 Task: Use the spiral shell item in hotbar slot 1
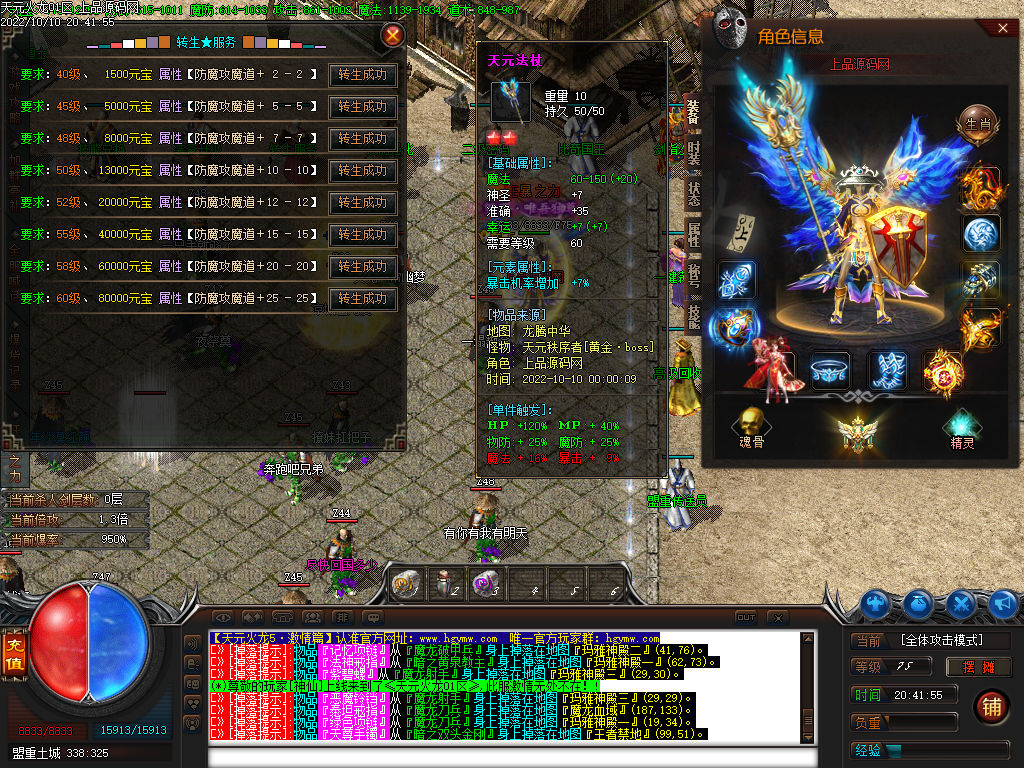(x=406, y=584)
